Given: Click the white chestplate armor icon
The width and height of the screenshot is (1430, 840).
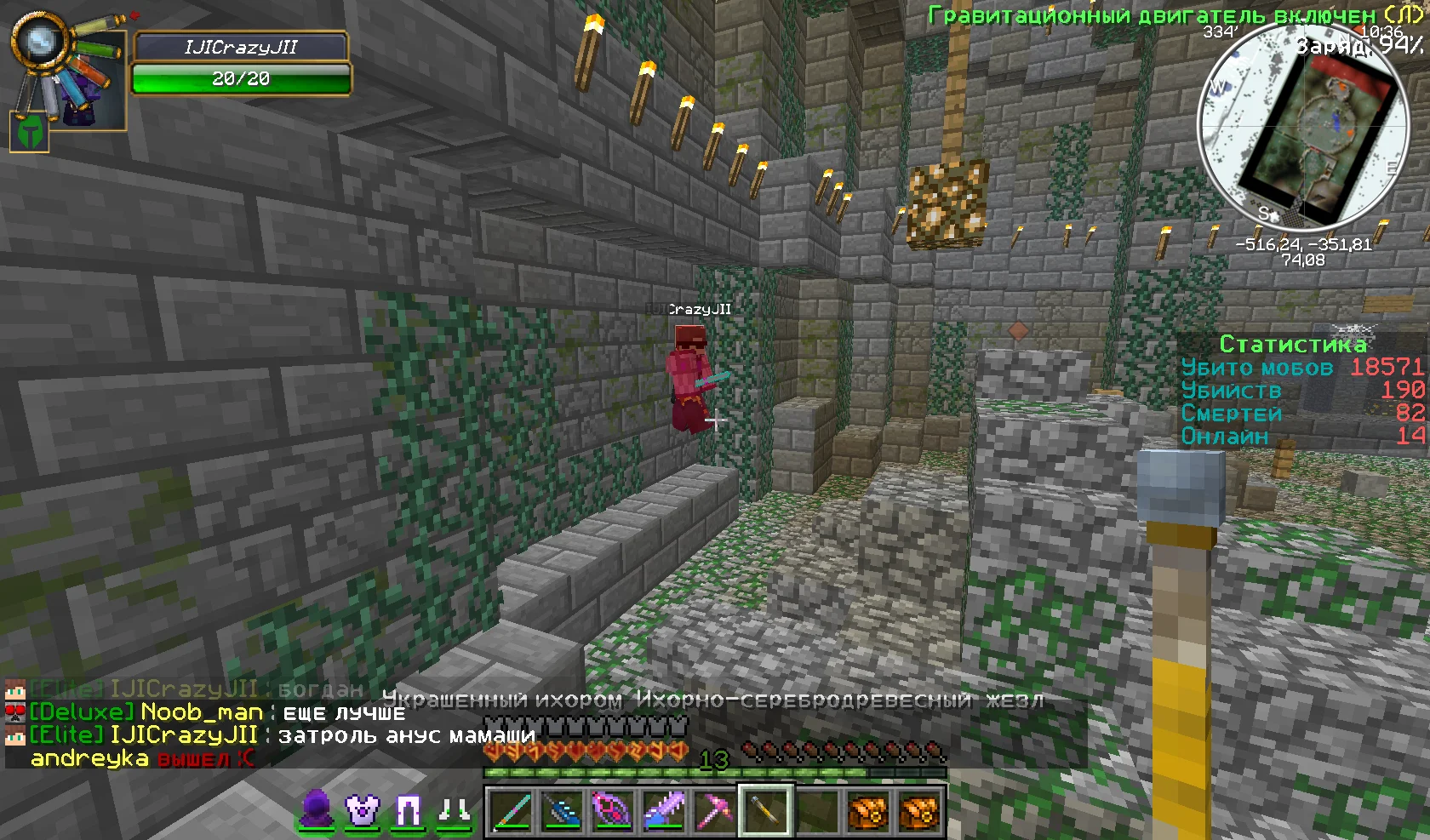Looking at the screenshot, I should [x=362, y=809].
